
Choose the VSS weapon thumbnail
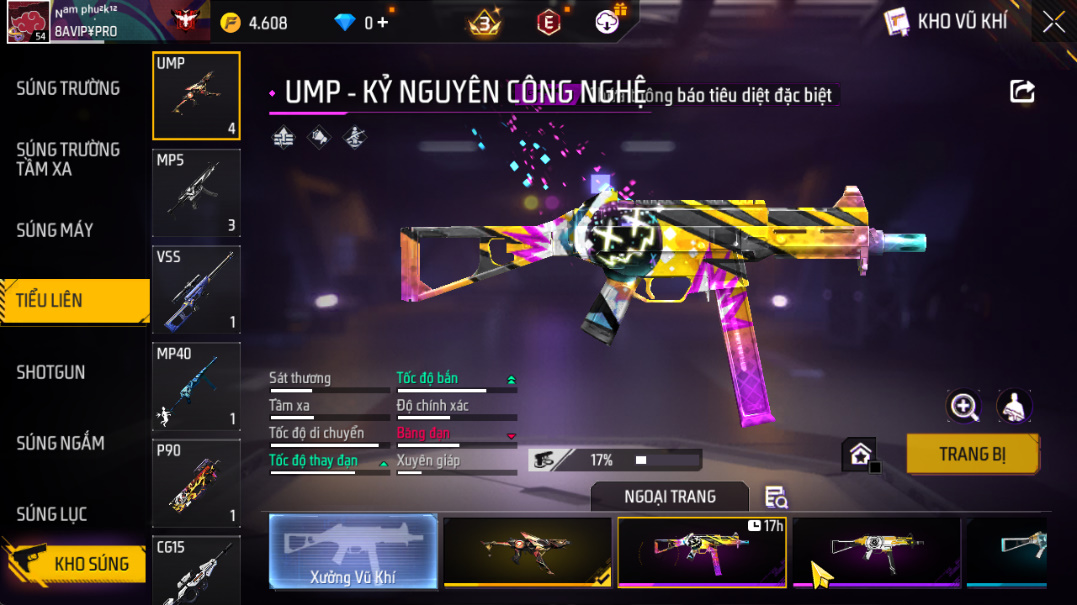click(x=196, y=289)
